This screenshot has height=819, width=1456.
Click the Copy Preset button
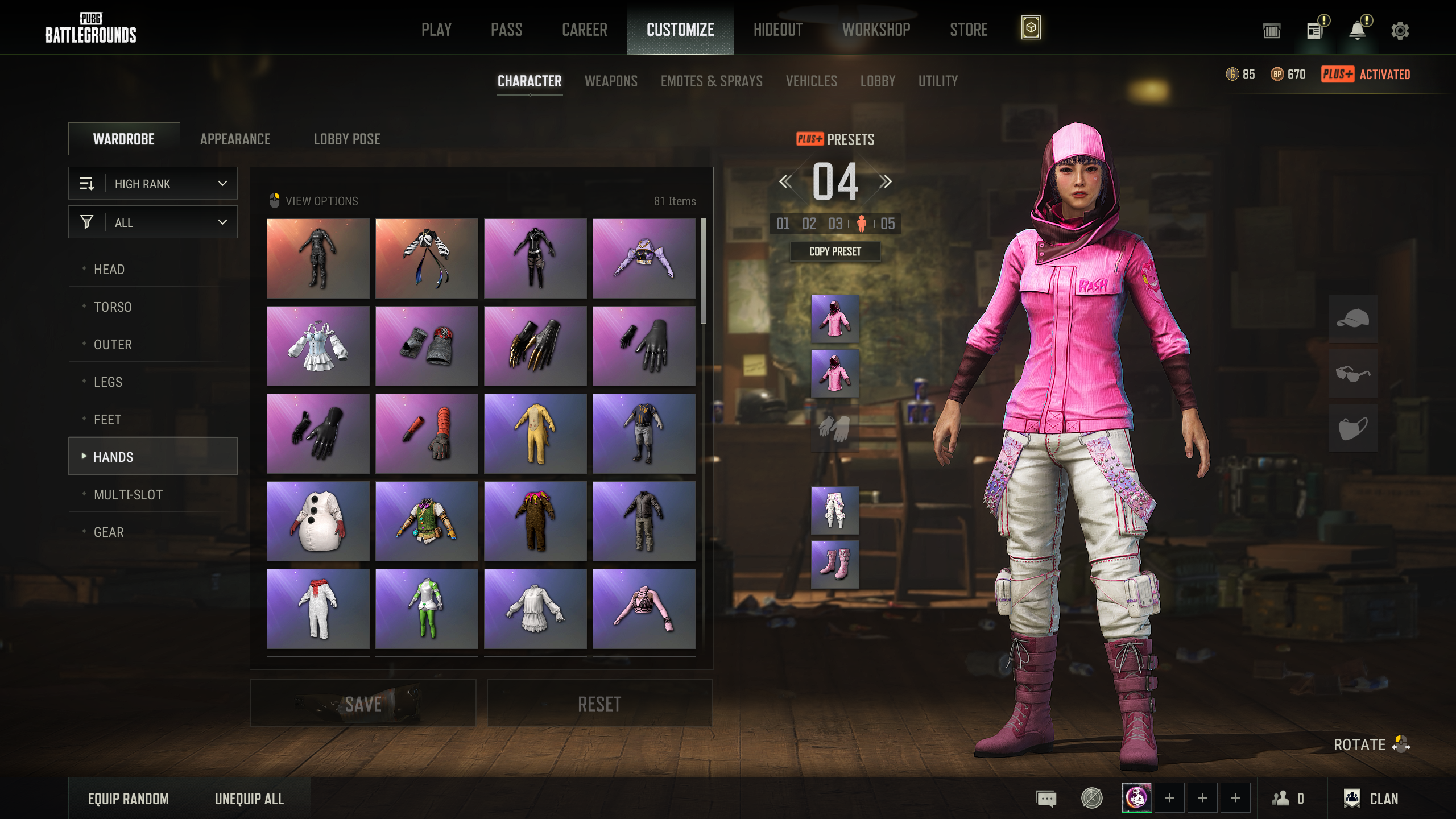click(x=835, y=251)
